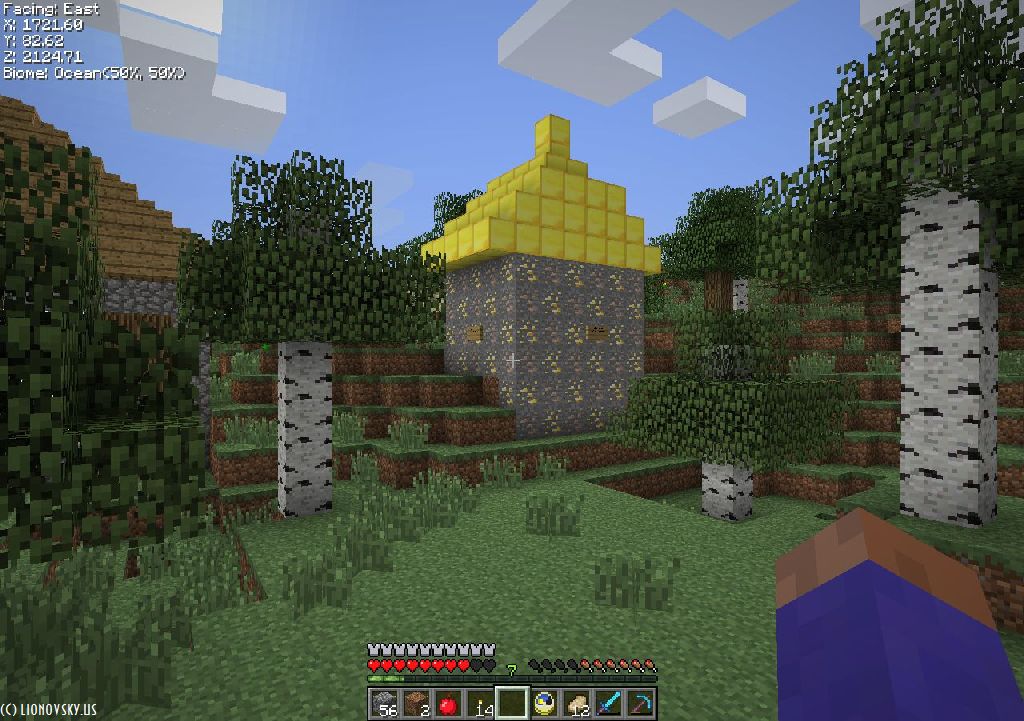Choose the red apple in the hotbar

(447, 703)
